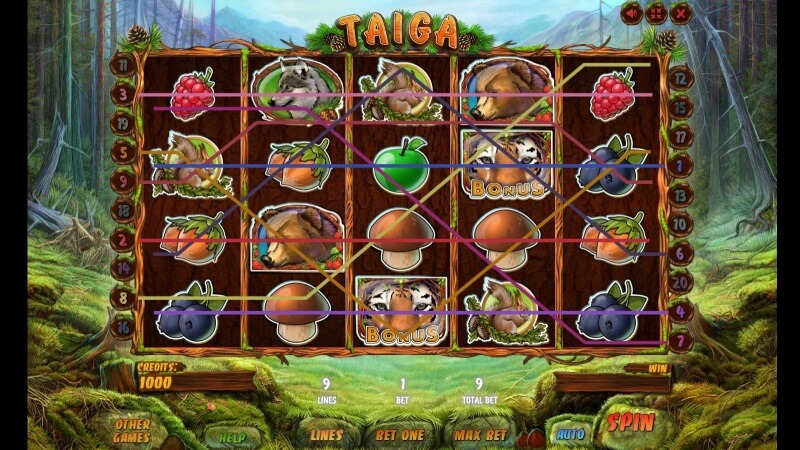Select payline number 5 marker
The width and height of the screenshot is (800, 450).
click(x=124, y=153)
